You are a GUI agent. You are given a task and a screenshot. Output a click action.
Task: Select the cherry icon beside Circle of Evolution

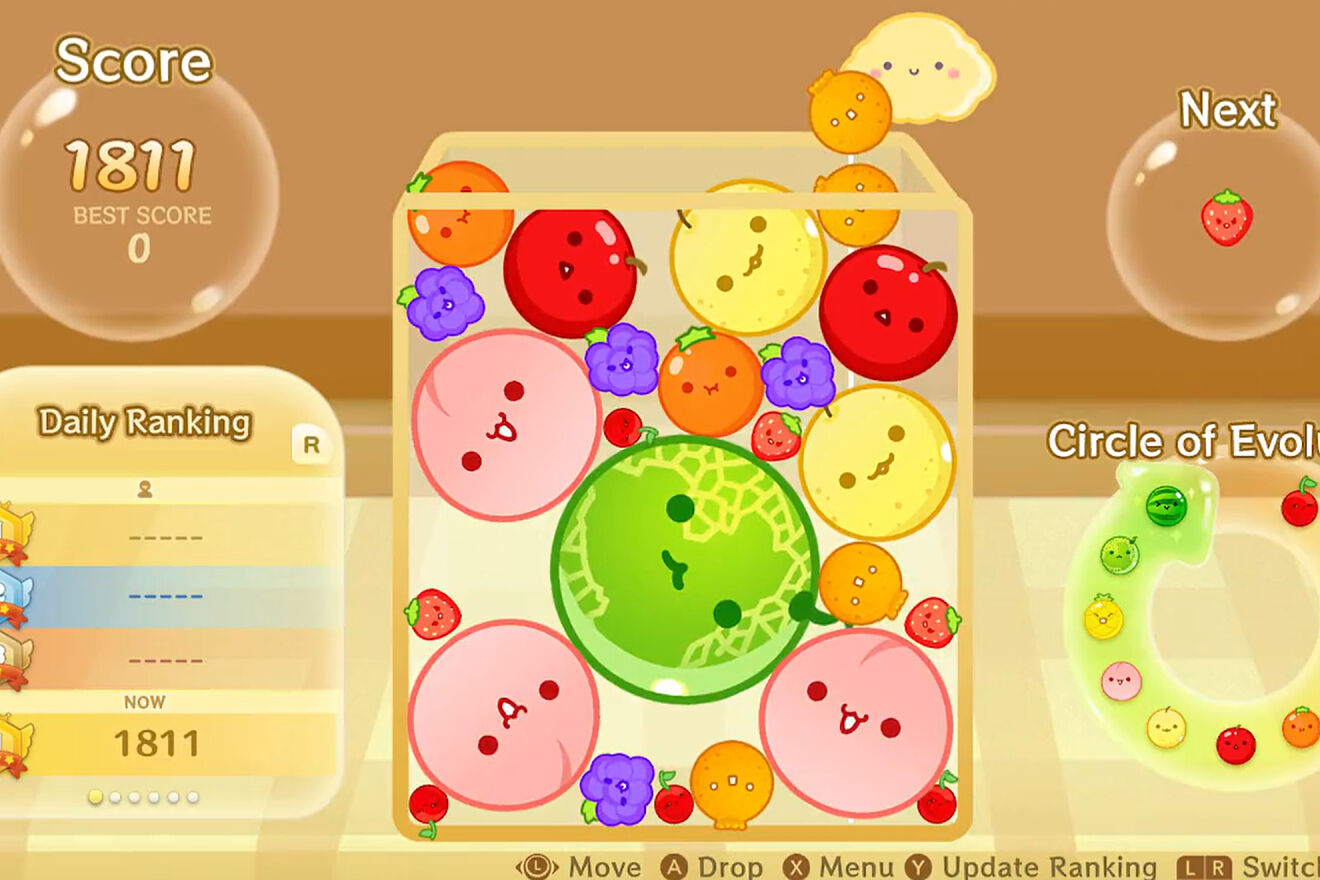point(1298,510)
